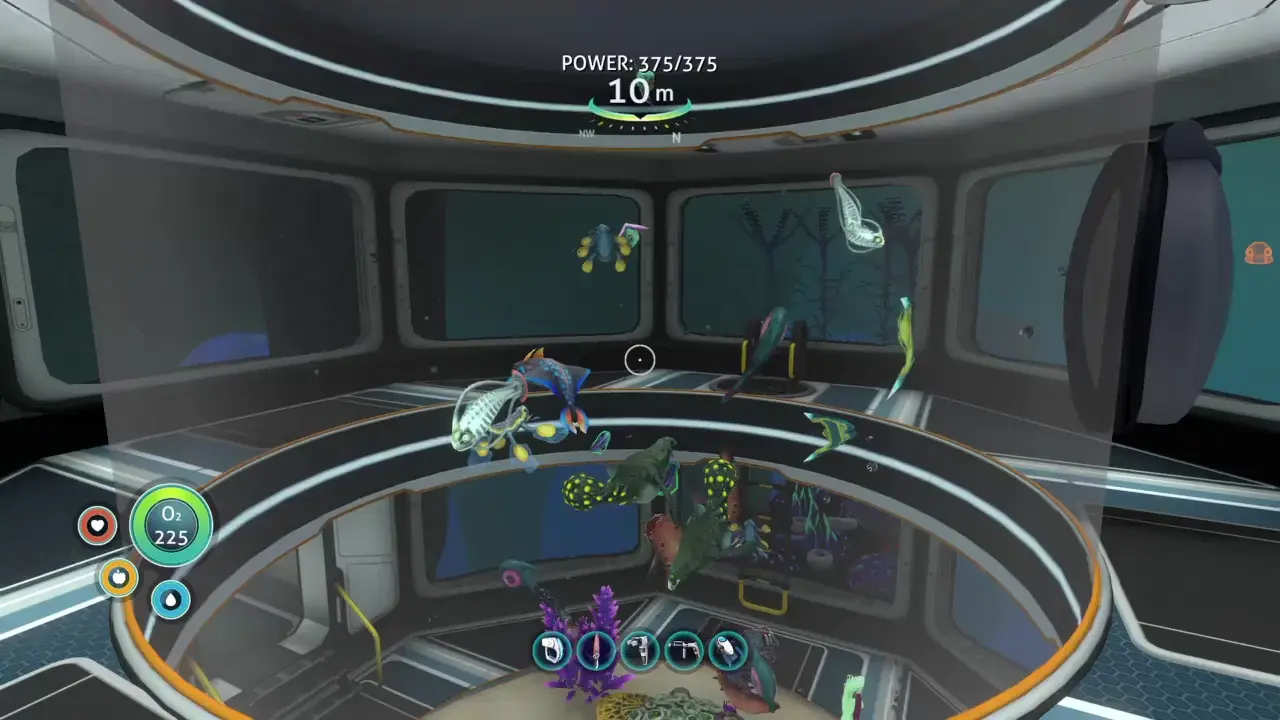Click the red health heart indicator
This screenshot has width=1280, height=720.
click(x=97, y=523)
